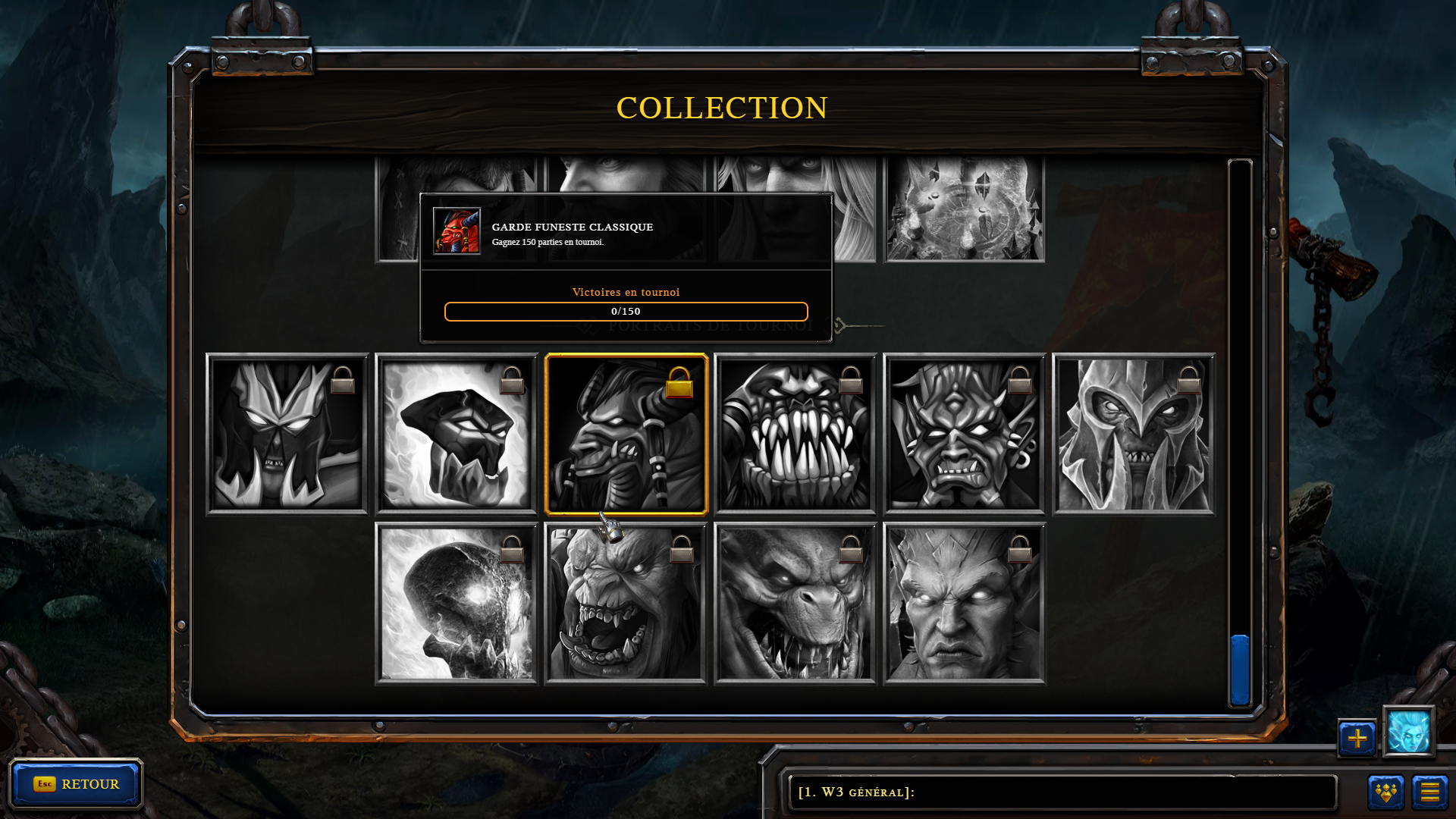1456x819 pixels.
Task: Select the flaming black helmet portrait
Action: tap(457, 434)
